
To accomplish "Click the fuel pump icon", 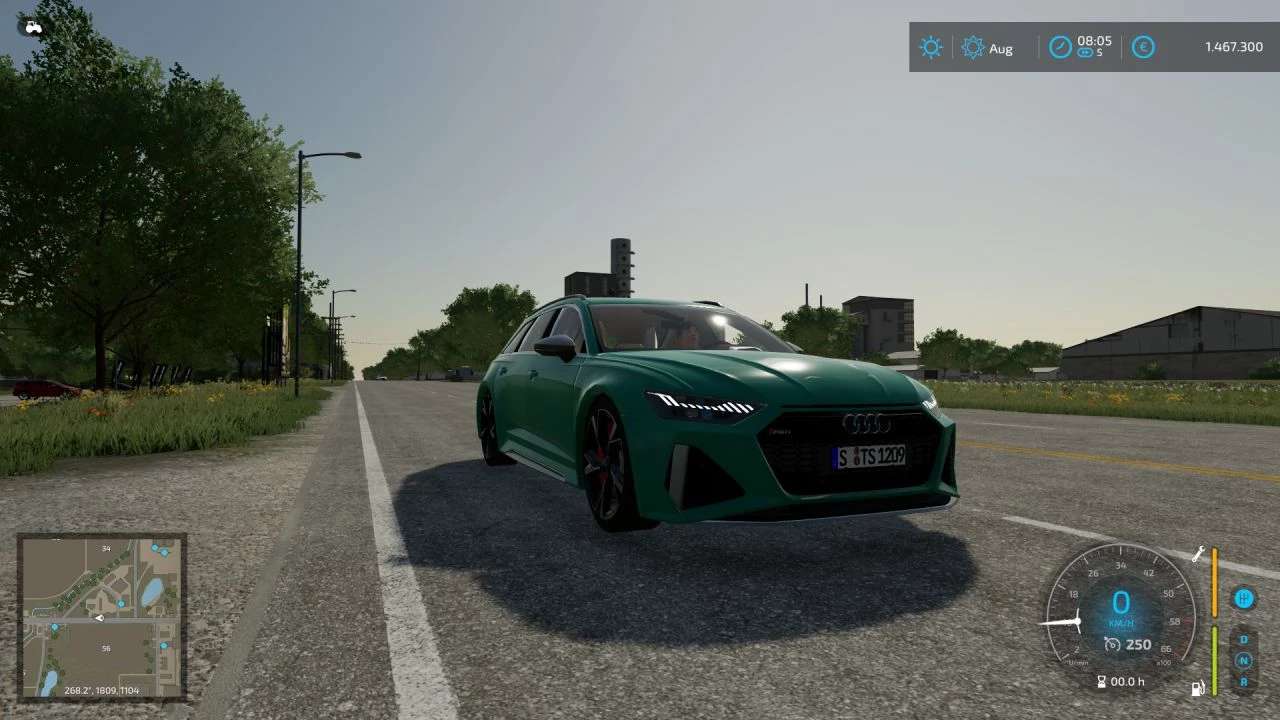I will click(x=1198, y=688).
